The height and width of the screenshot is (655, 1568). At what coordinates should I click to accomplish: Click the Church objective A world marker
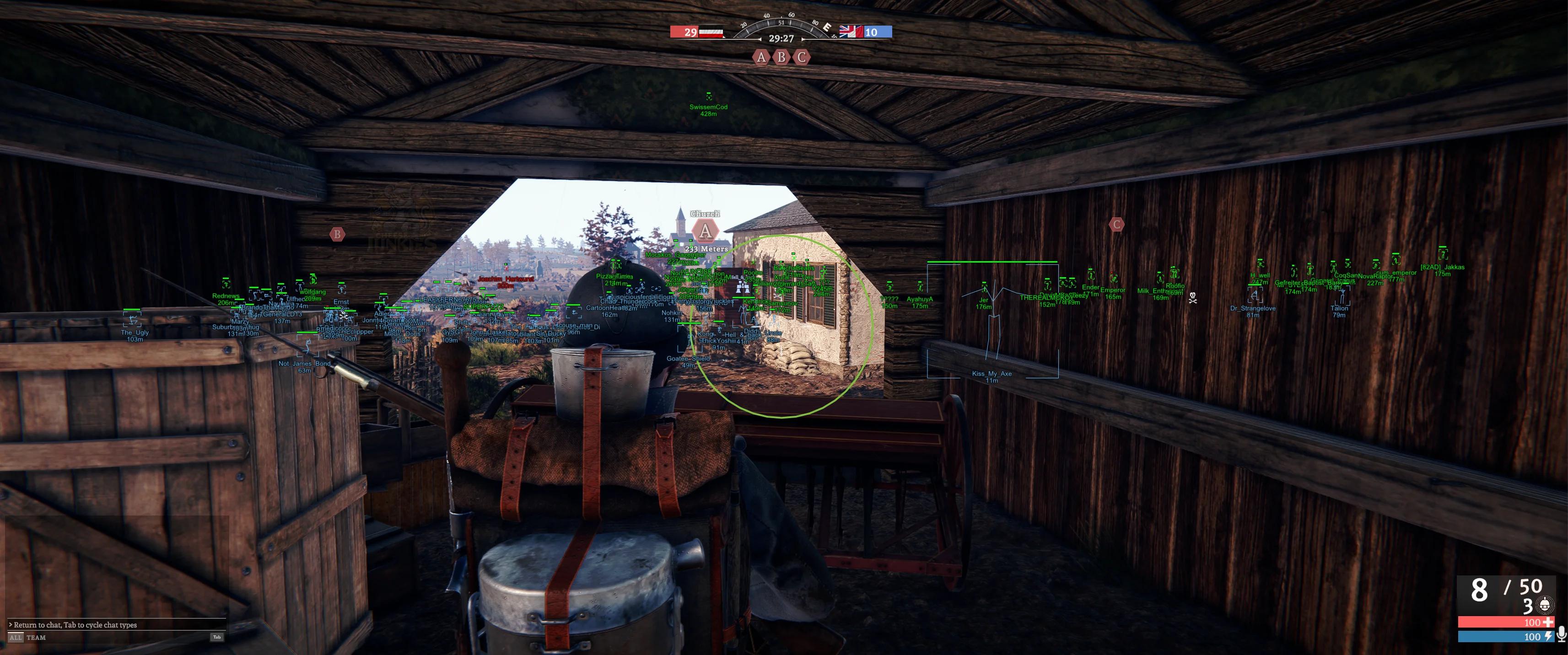(705, 231)
